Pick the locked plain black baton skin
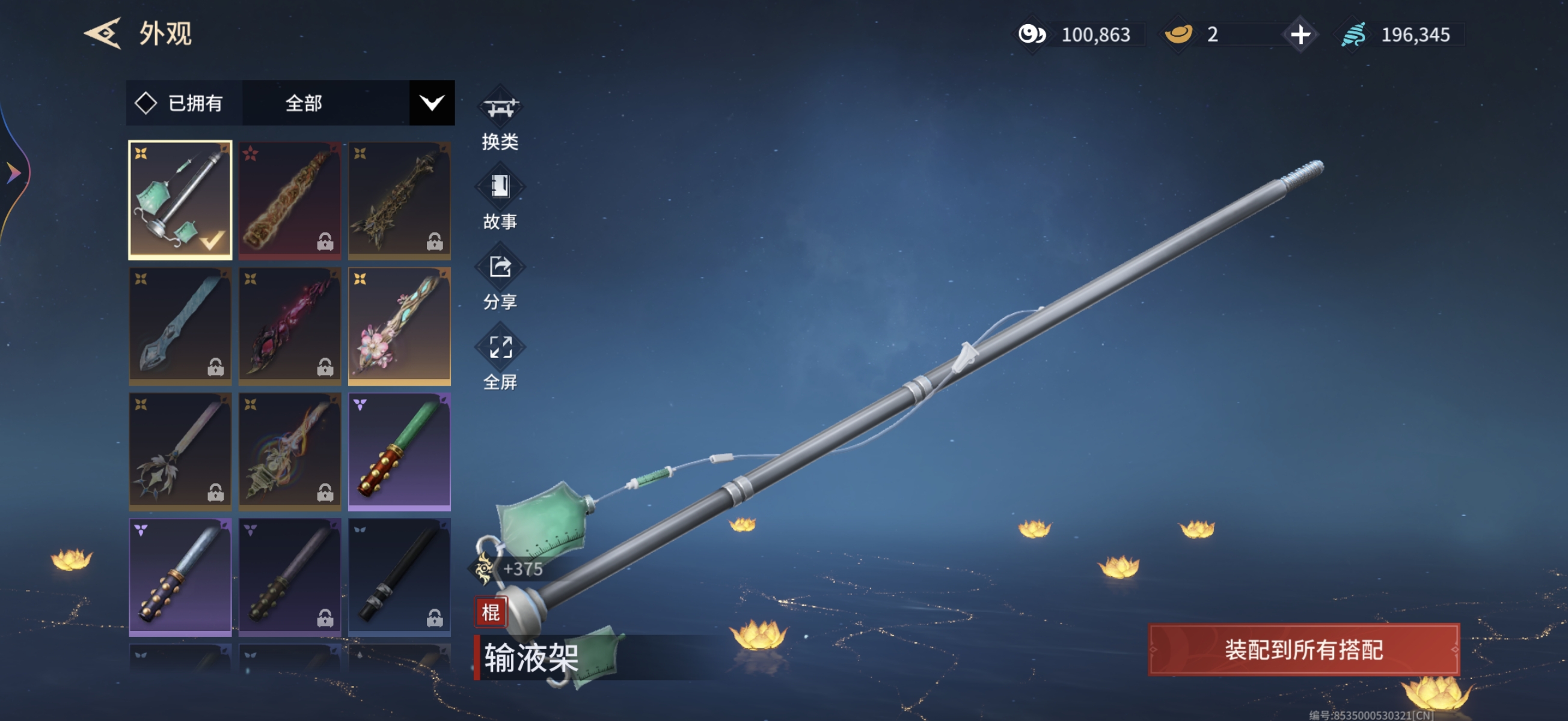Image resolution: width=1568 pixels, height=721 pixels. 399,576
